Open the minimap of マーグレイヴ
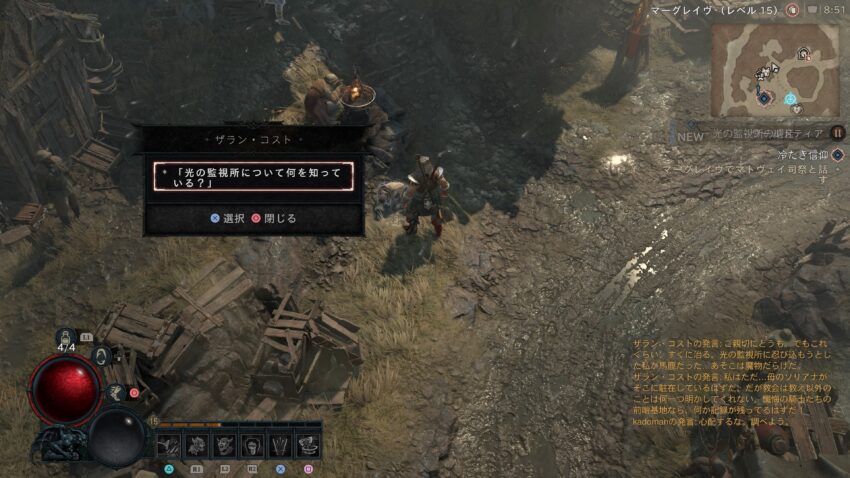Viewport: 850px width, 478px height. [775, 70]
